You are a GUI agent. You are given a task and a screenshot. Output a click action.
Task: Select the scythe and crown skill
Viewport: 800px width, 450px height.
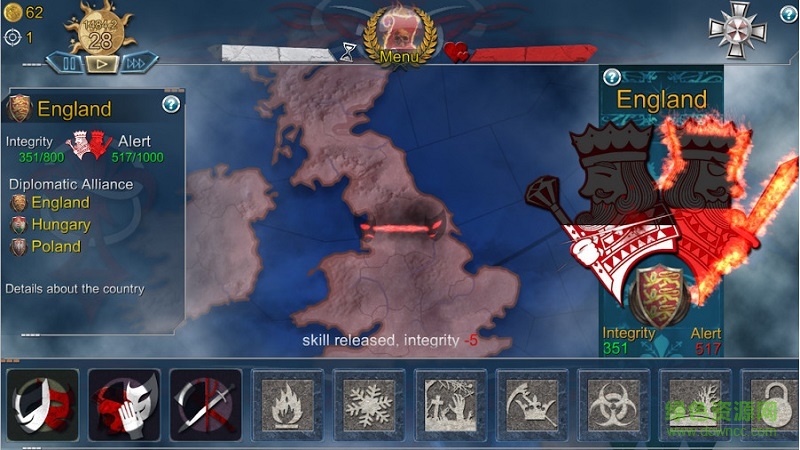click(x=530, y=405)
